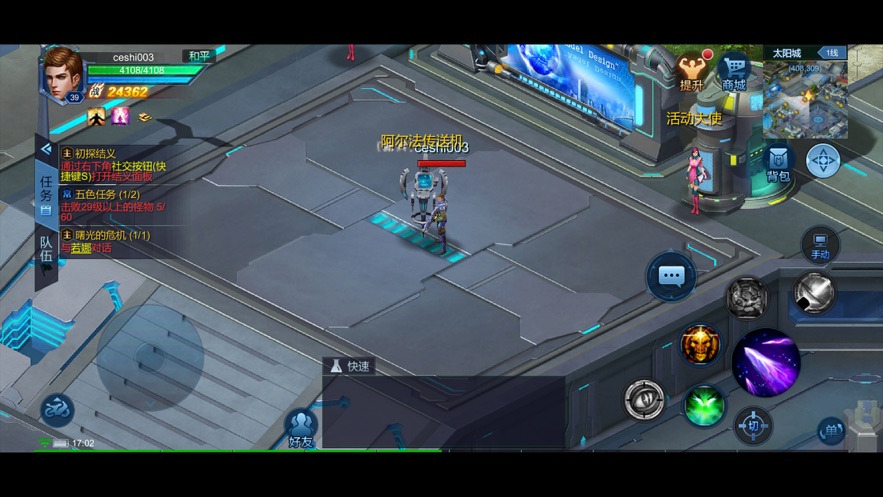Tap the four-arrow expand button below the minimap
Screen dimensions: 883x497
click(823, 161)
